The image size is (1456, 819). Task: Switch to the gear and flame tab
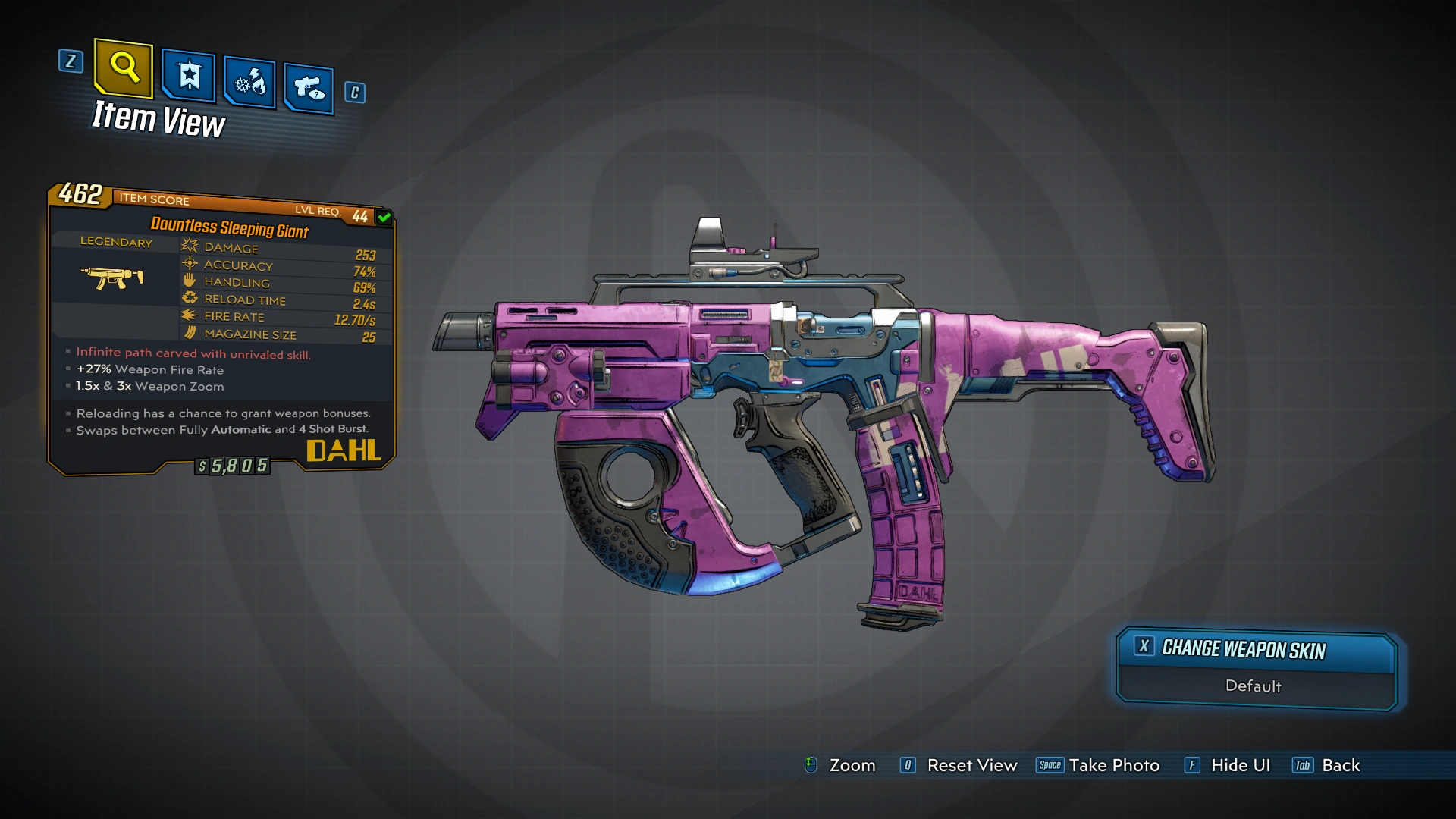249,82
